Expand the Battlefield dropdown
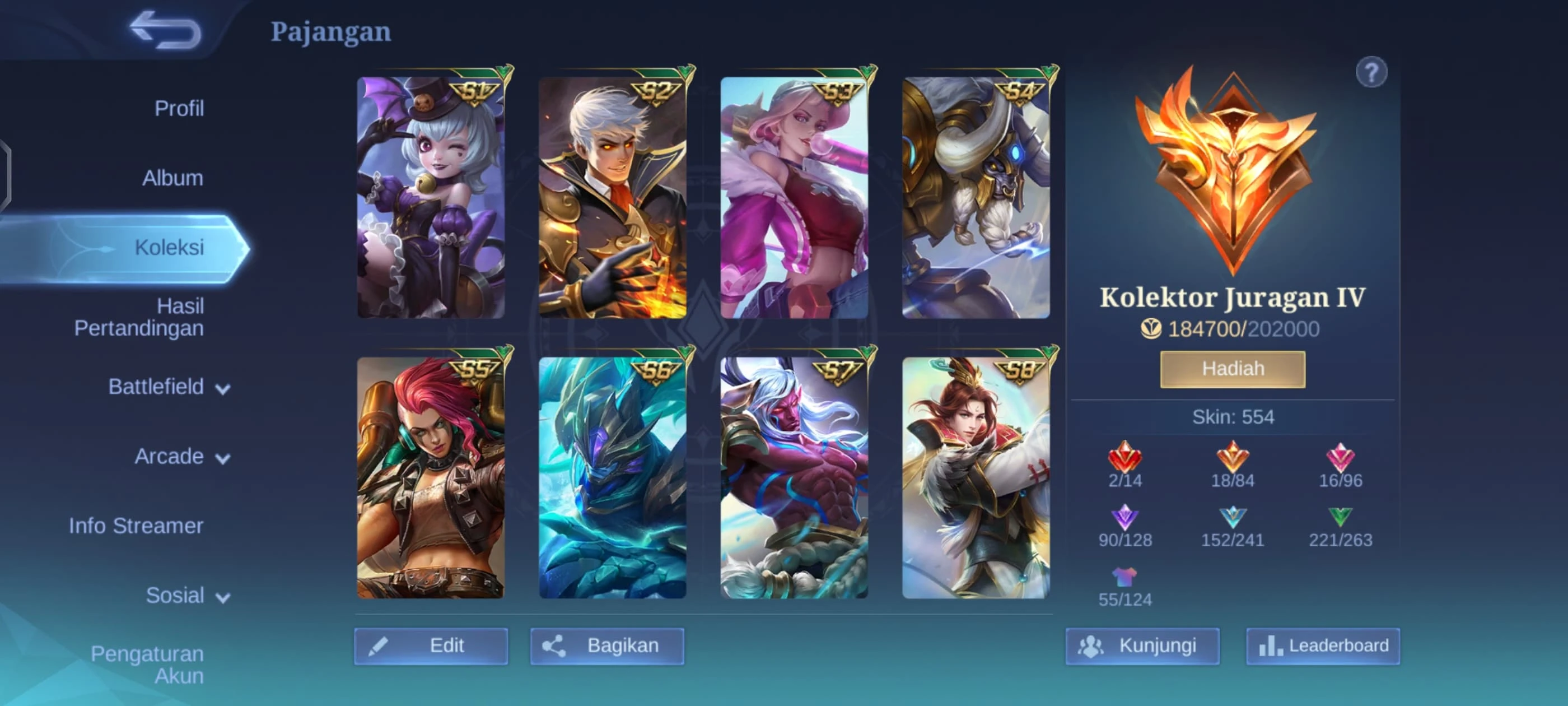The image size is (1568, 706). pos(169,387)
